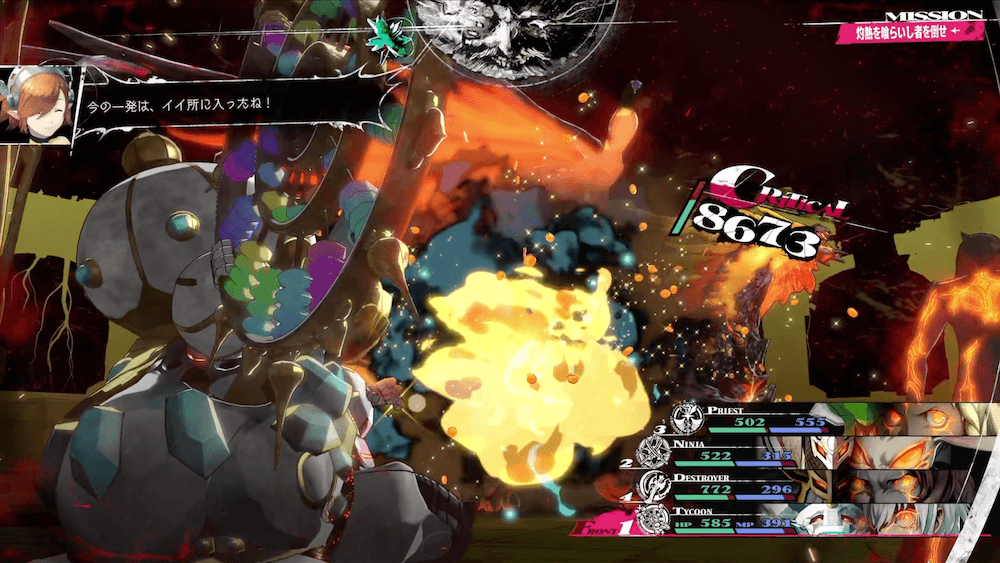This screenshot has height=563, width=1000.
Task: Click the Priest class emblem icon
Action: tap(686, 417)
